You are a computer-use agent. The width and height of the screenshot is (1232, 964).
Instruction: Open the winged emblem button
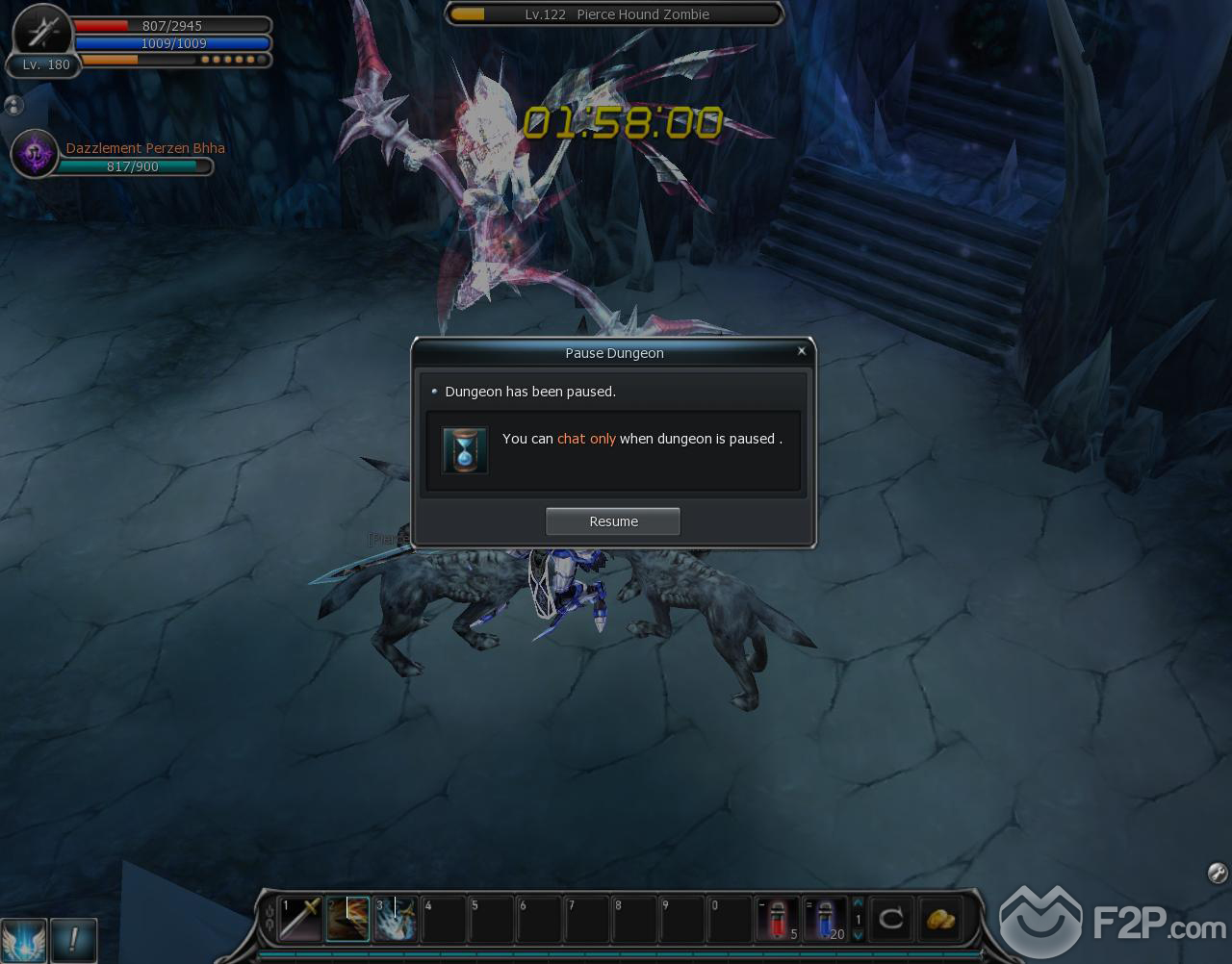pos(23,939)
